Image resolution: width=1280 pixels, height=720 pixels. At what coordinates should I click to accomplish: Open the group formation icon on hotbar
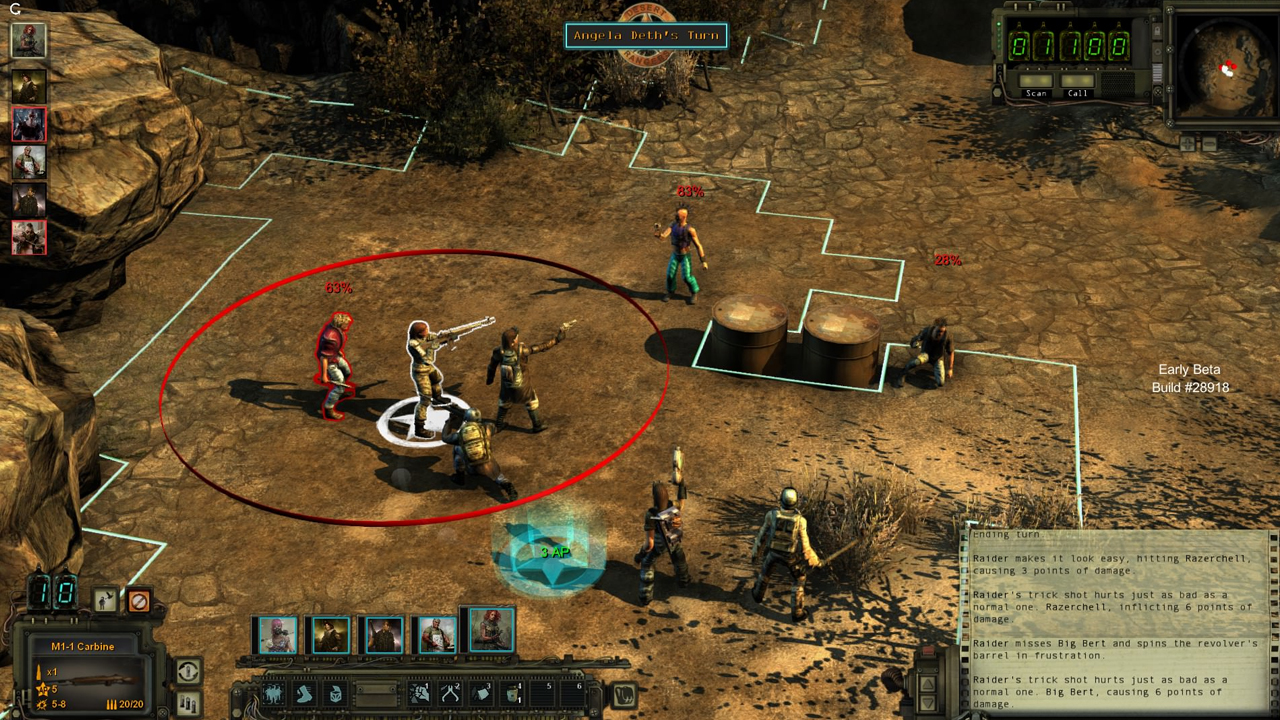coord(275,693)
